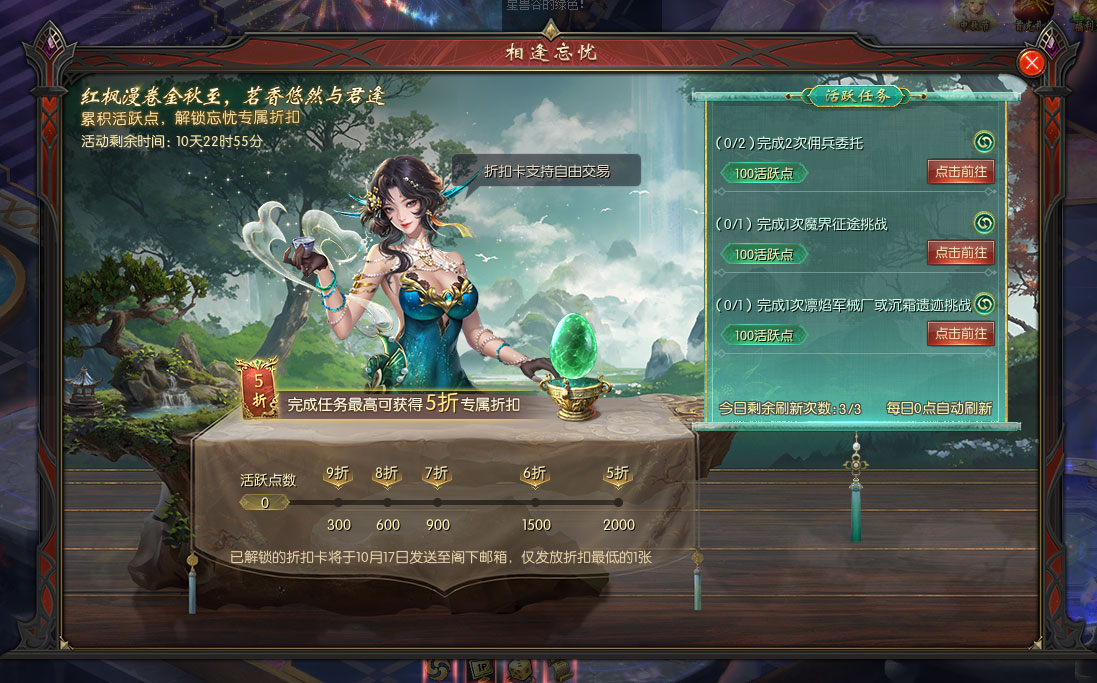The image size is (1097, 683).
Task: Close the 相逢忘忧 event window
Action: pos(1031,63)
